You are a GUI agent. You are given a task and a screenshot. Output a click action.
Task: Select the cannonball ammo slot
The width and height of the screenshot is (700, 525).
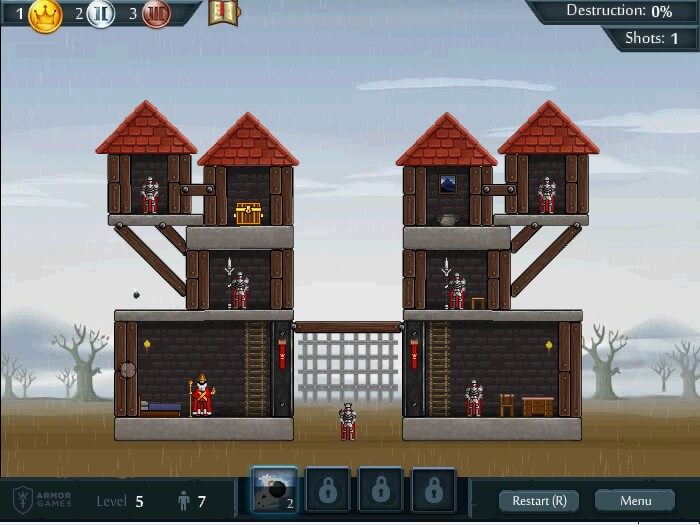(272, 490)
